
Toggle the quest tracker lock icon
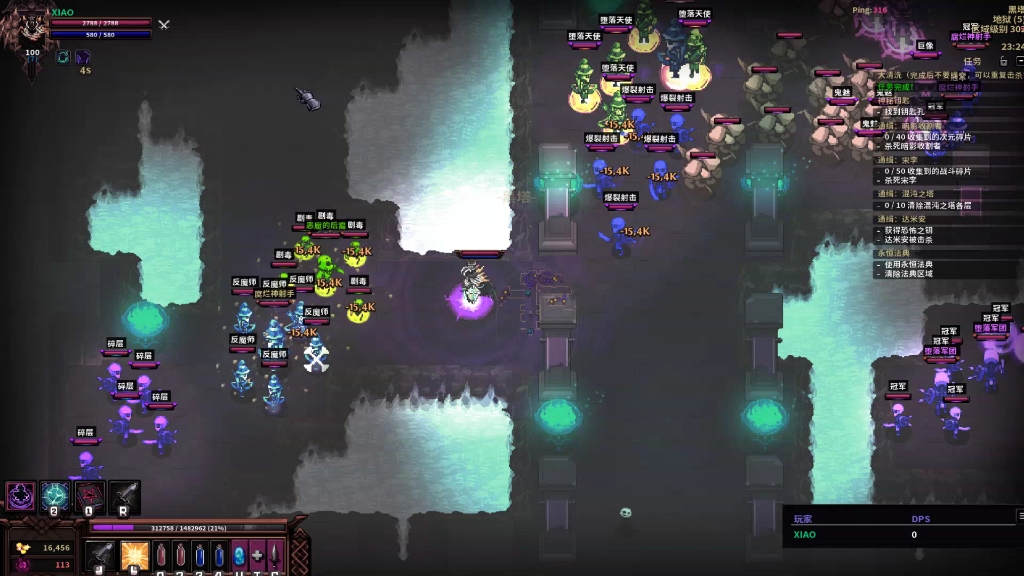tap(1005, 62)
